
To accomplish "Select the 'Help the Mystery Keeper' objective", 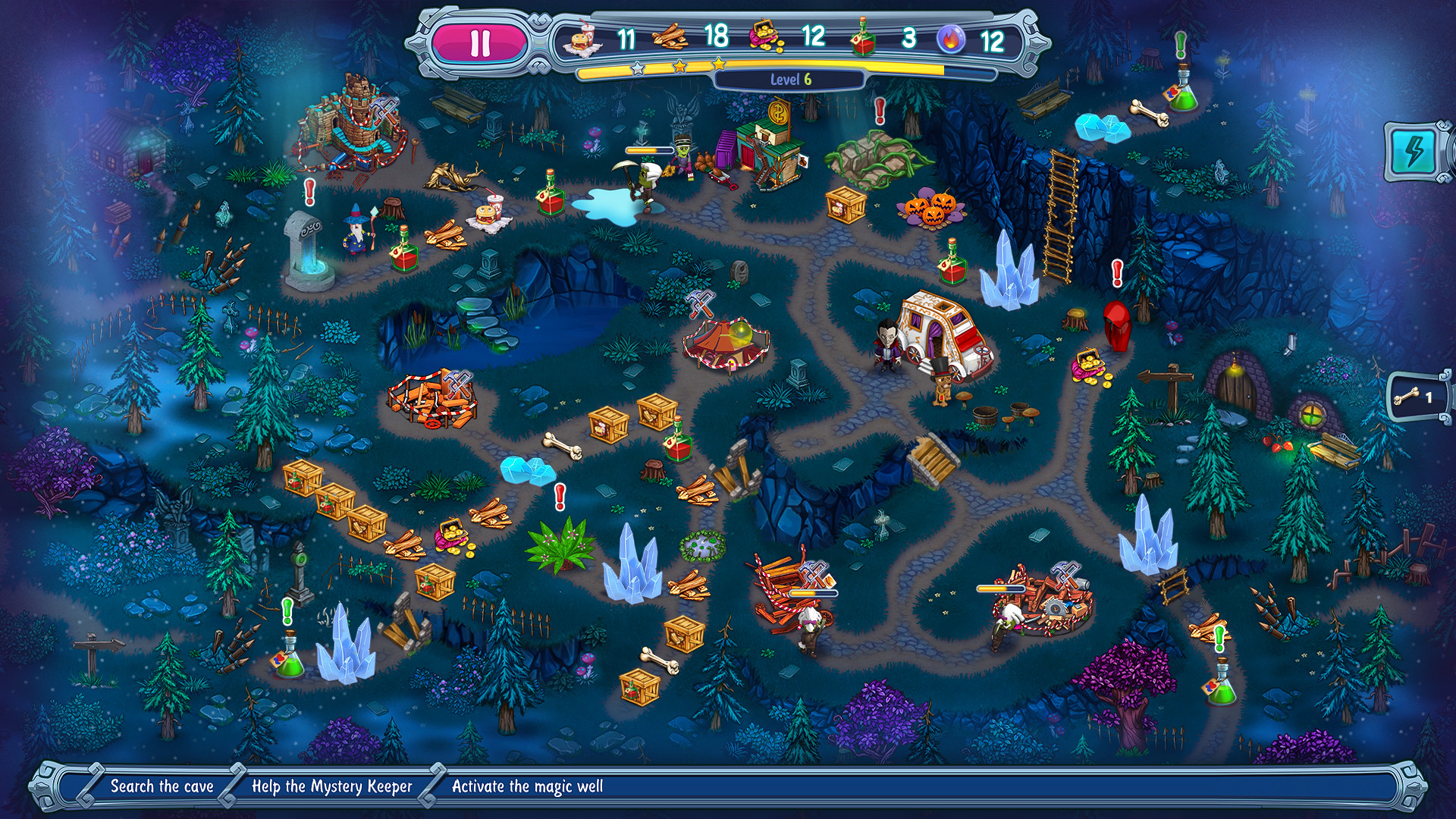I will point(331,786).
